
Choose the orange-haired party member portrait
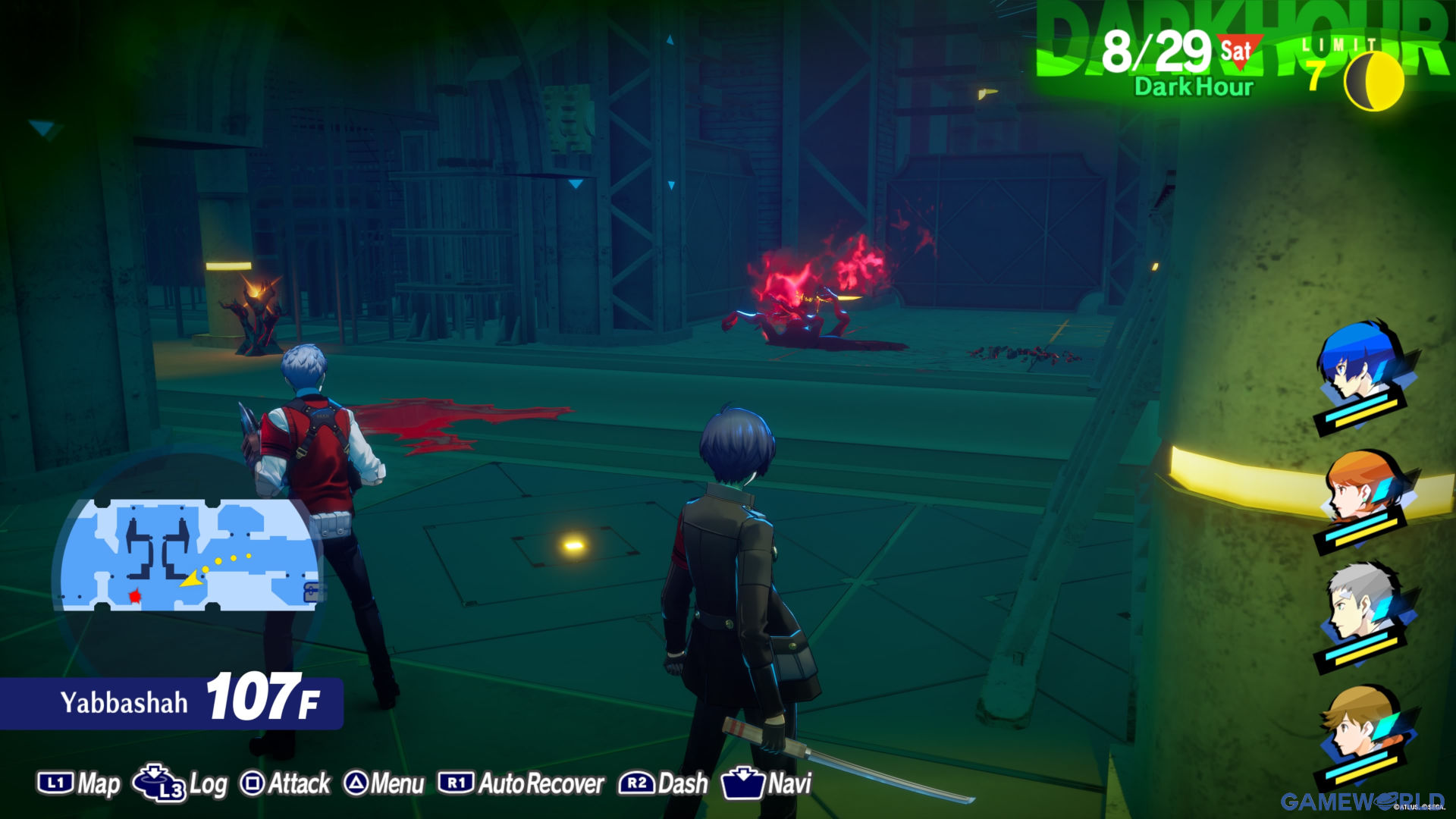tap(1360, 485)
